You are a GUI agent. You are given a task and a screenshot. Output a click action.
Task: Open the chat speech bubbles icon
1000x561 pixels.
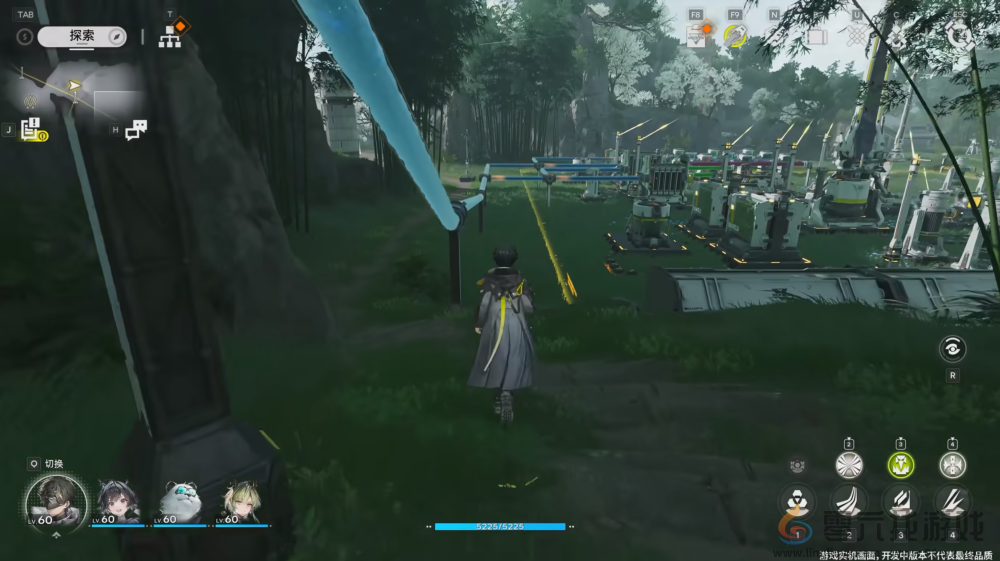click(136, 129)
